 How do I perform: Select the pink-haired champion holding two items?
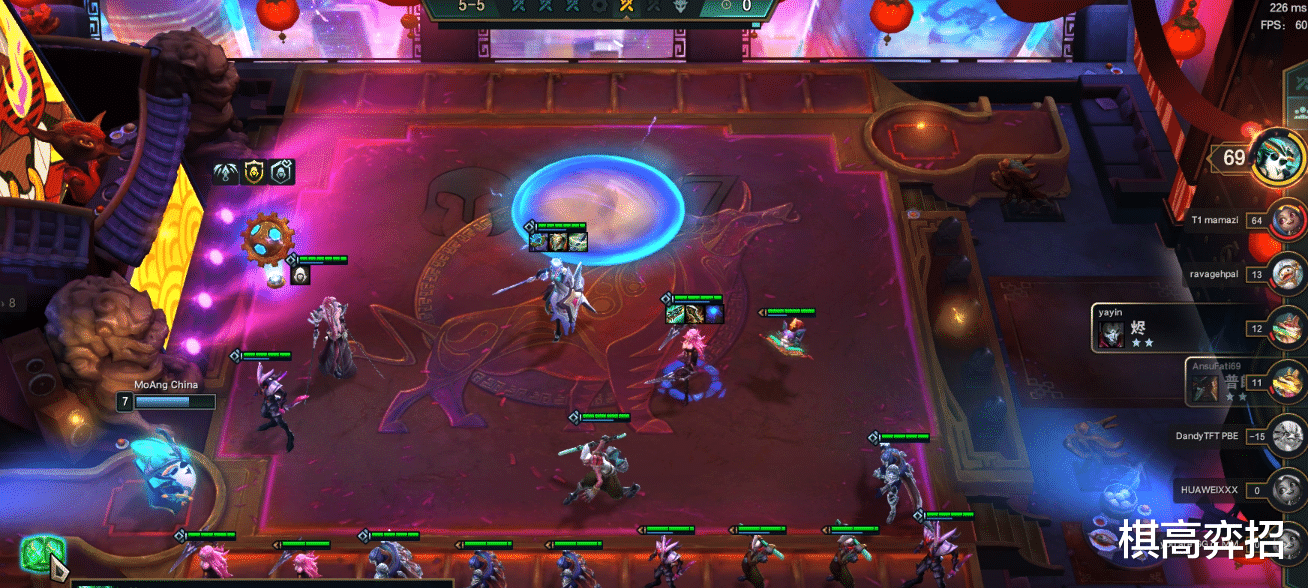coord(688,360)
